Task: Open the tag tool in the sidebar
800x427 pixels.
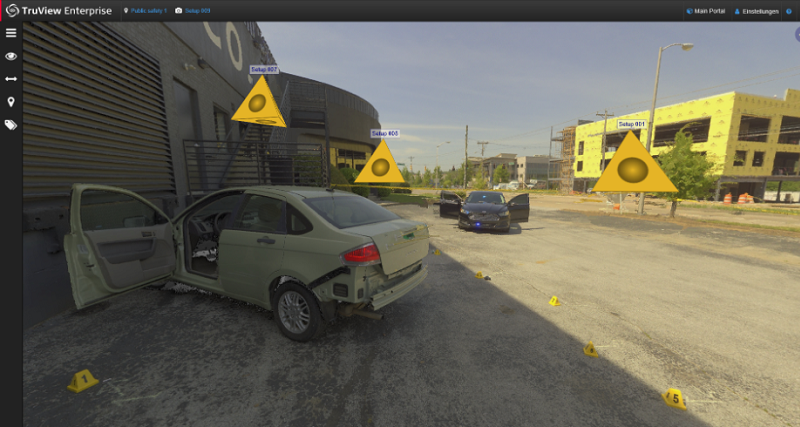Action: click(11, 125)
